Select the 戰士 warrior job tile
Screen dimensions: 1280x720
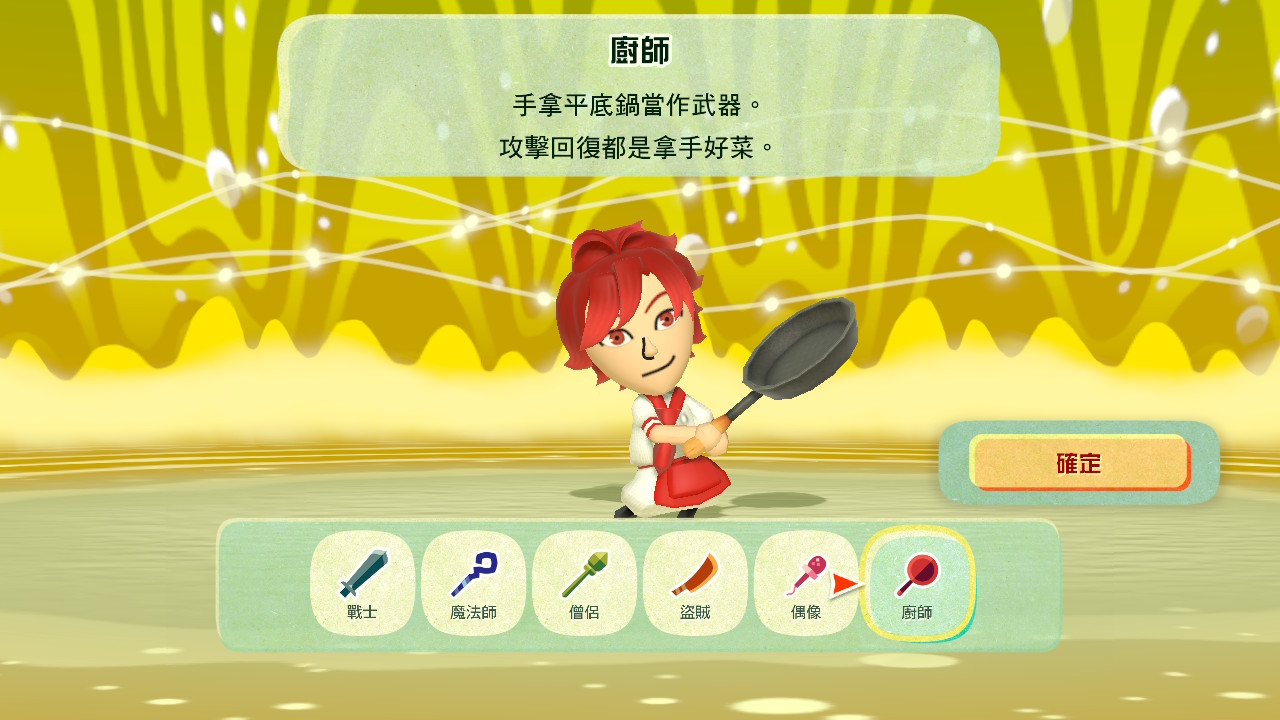(362, 584)
